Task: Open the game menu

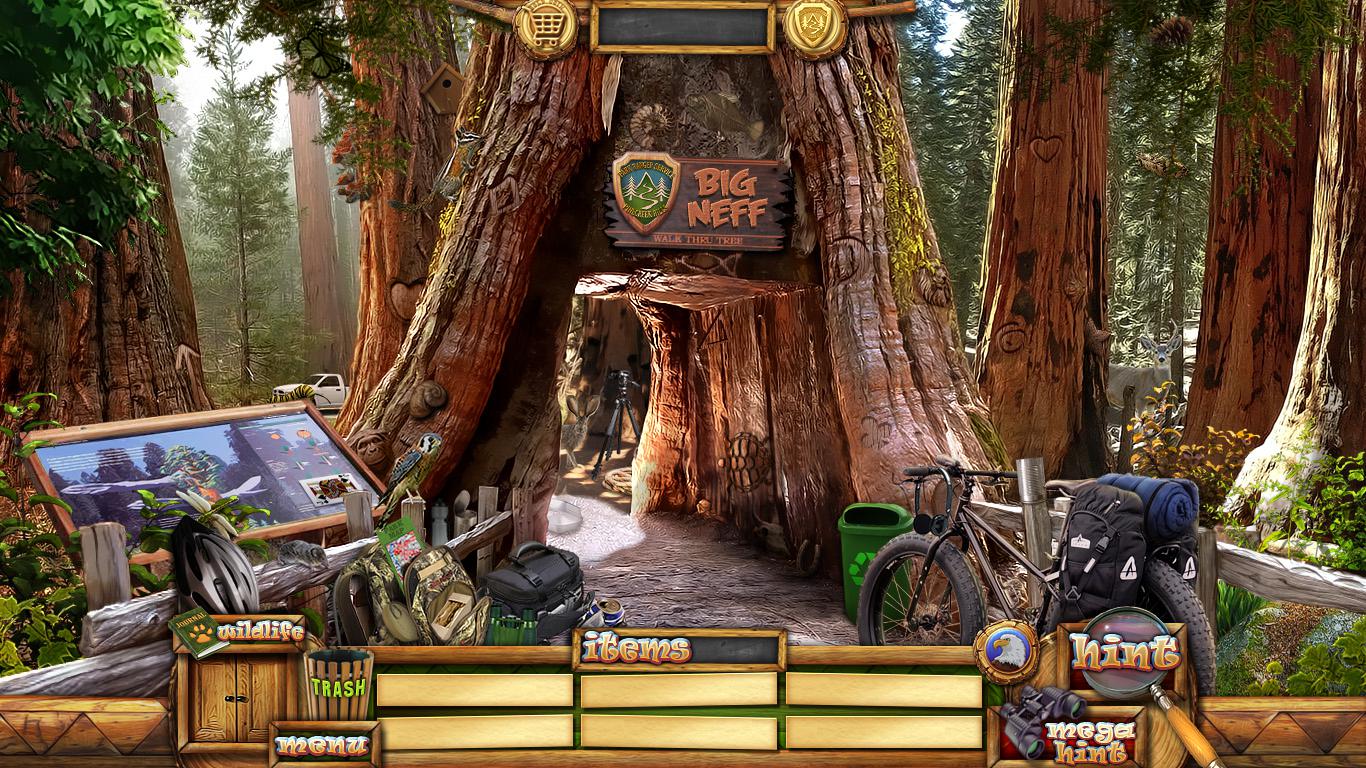Action: [x=323, y=745]
